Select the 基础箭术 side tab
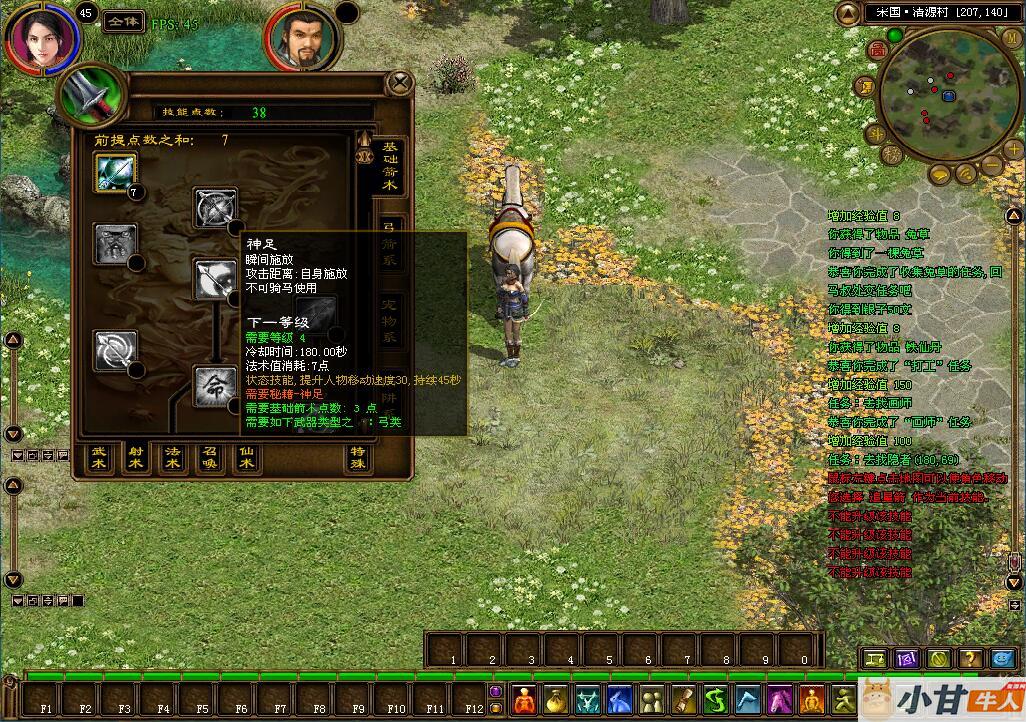Screen dimensions: 1026x722 click(x=389, y=170)
